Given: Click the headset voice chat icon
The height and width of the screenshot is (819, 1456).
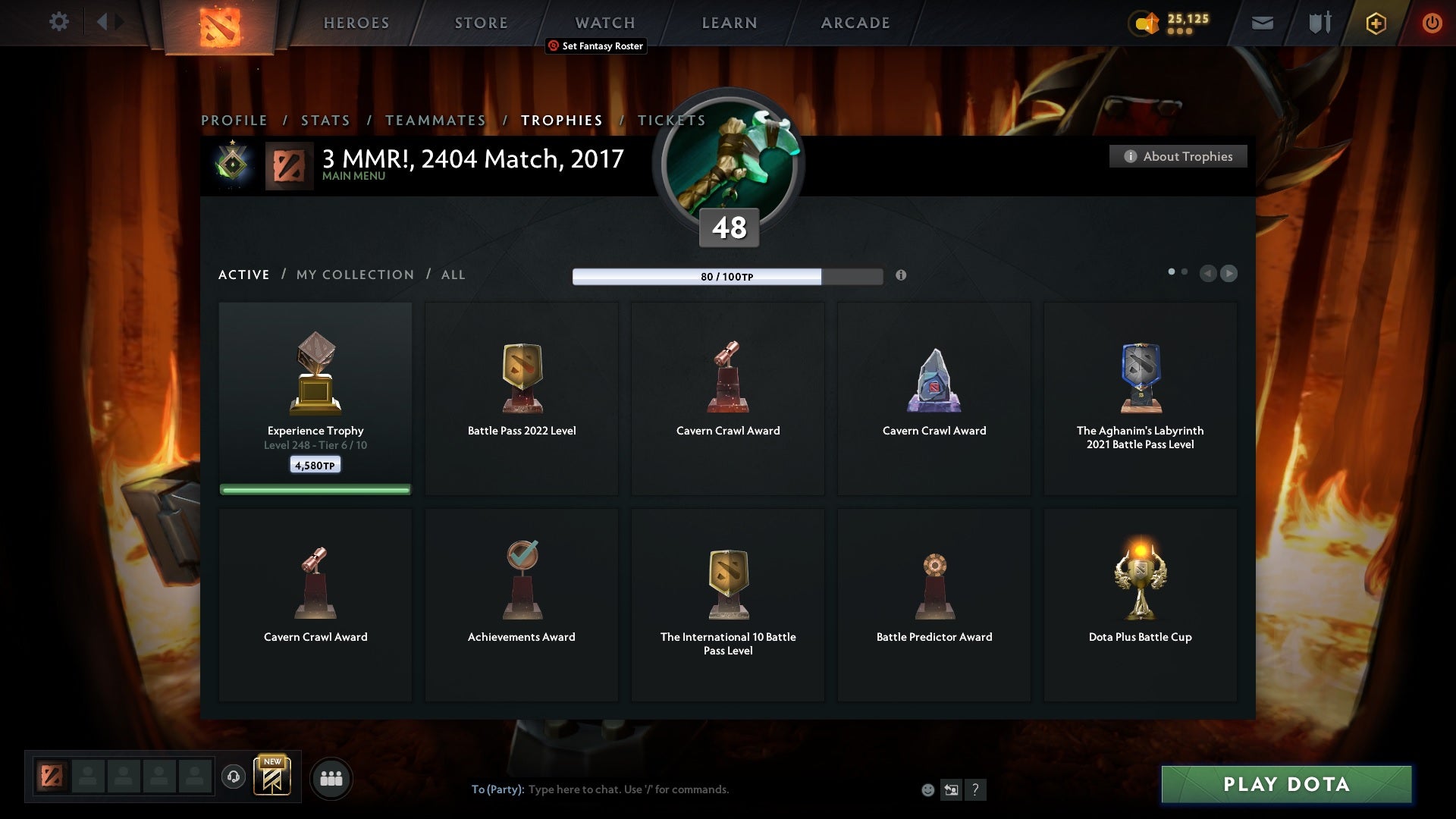Looking at the screenshot, I should coord(233,778).
